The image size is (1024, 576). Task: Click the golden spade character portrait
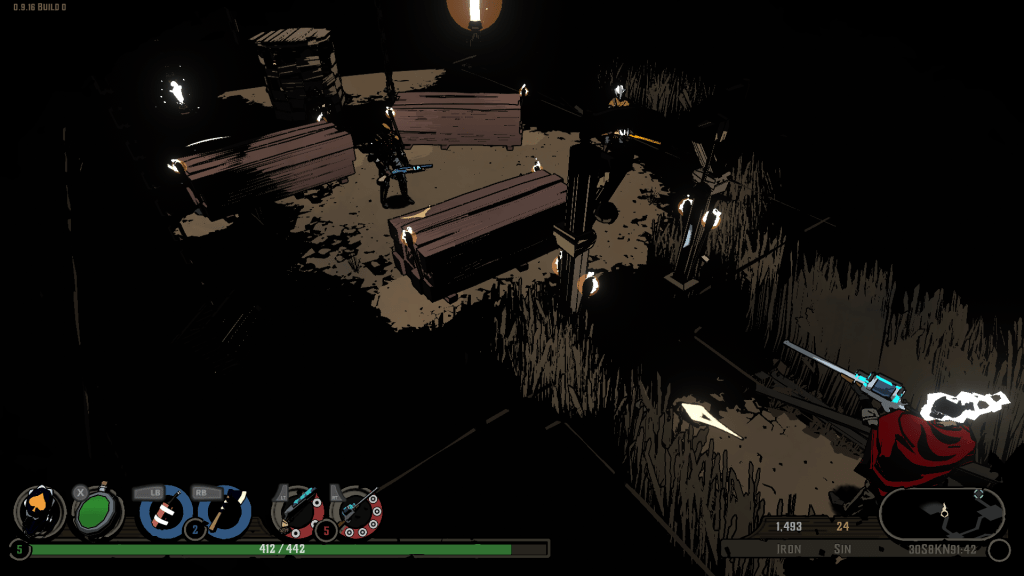point(40,511)
